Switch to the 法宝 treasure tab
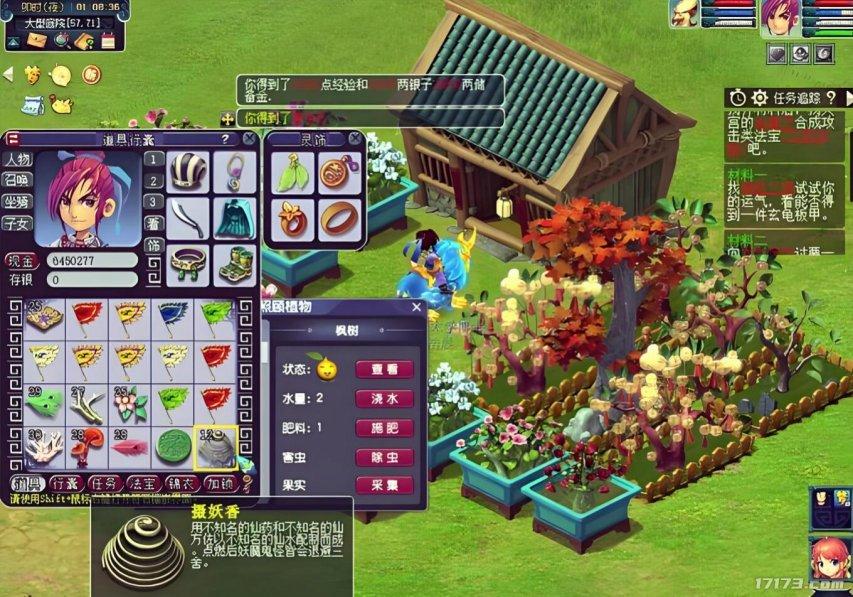 point(147,484)
